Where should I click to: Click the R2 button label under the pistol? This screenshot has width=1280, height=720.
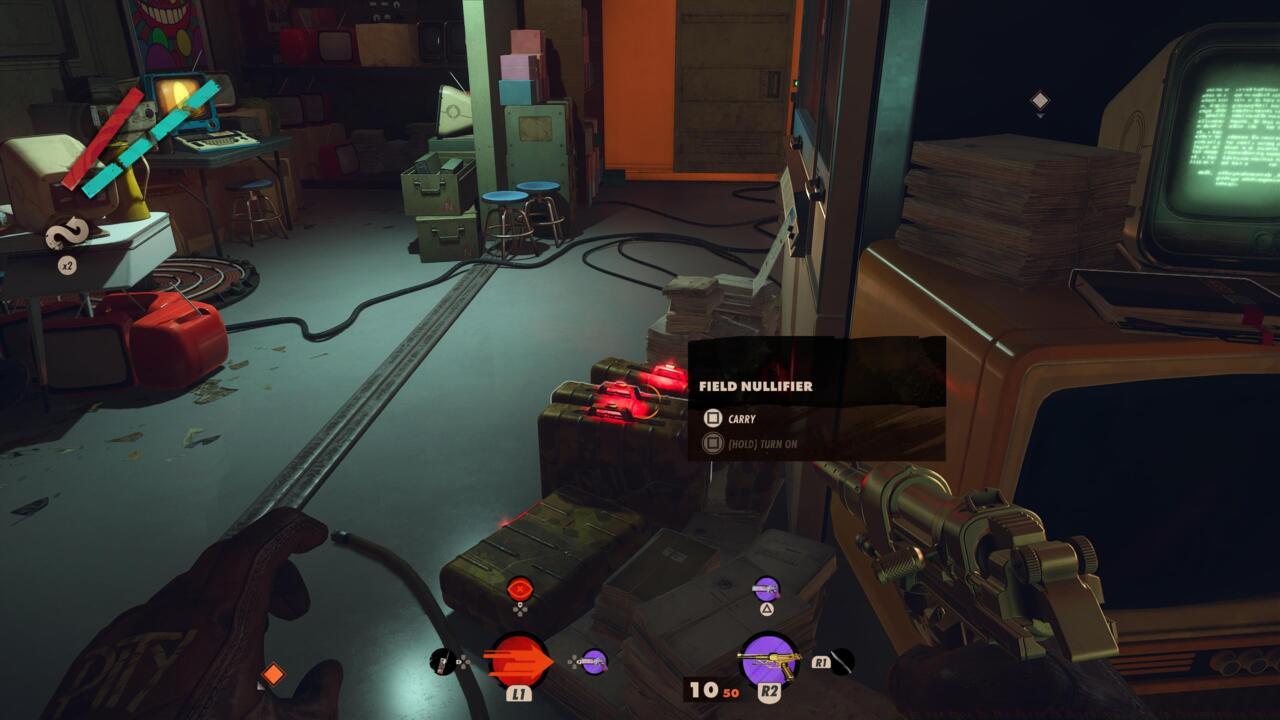point(771,692)
